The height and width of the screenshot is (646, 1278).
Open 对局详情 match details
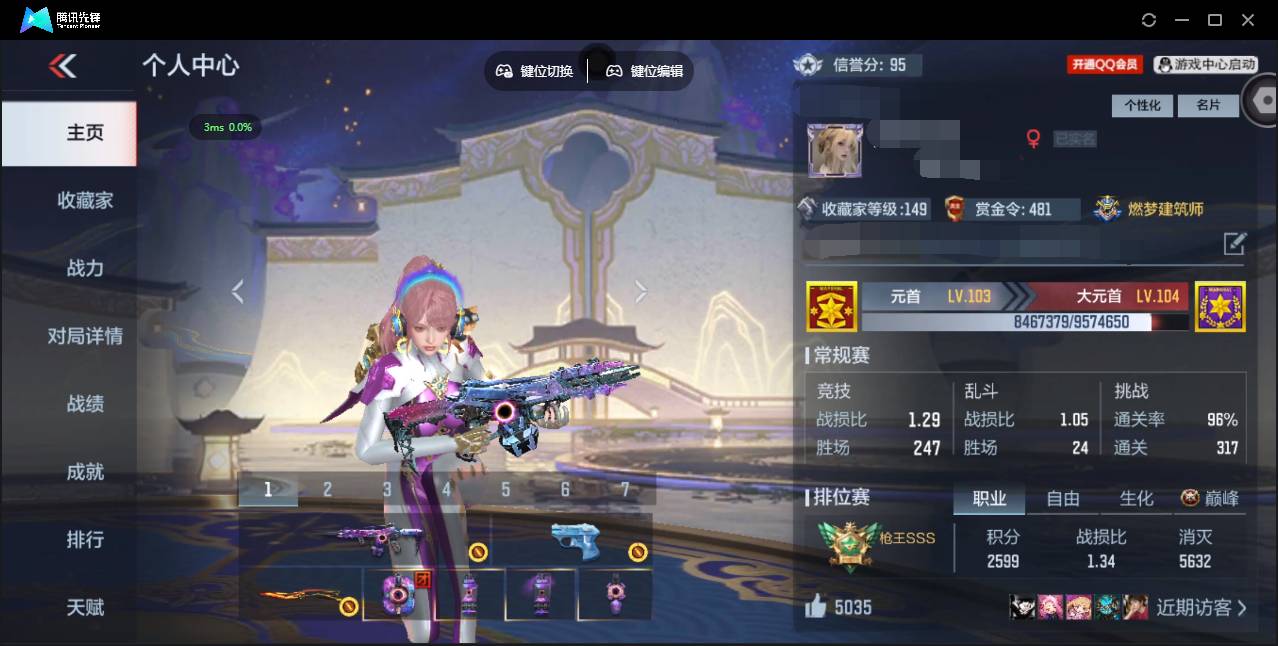(x=85, y=336)
